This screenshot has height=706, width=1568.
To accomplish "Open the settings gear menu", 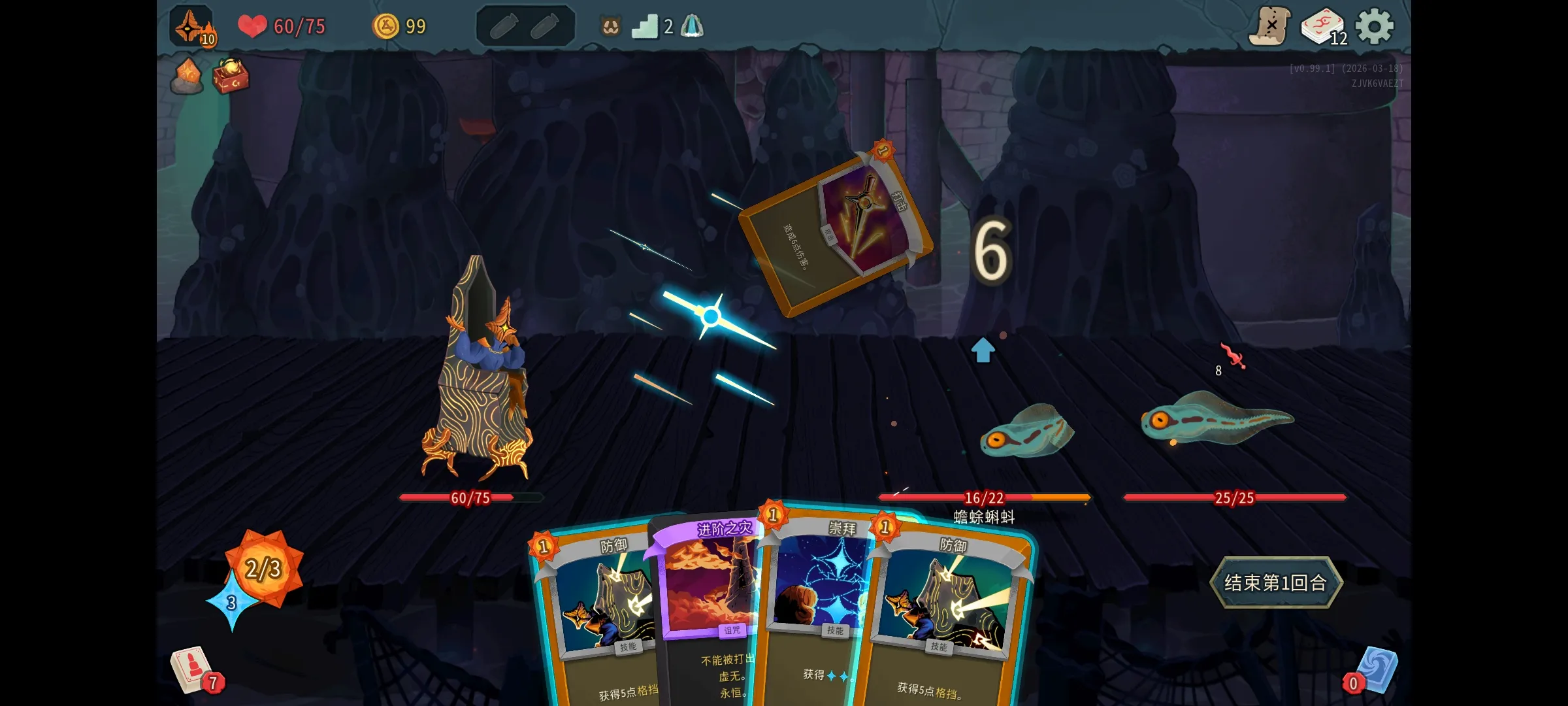I will [x=1374, y=27].
